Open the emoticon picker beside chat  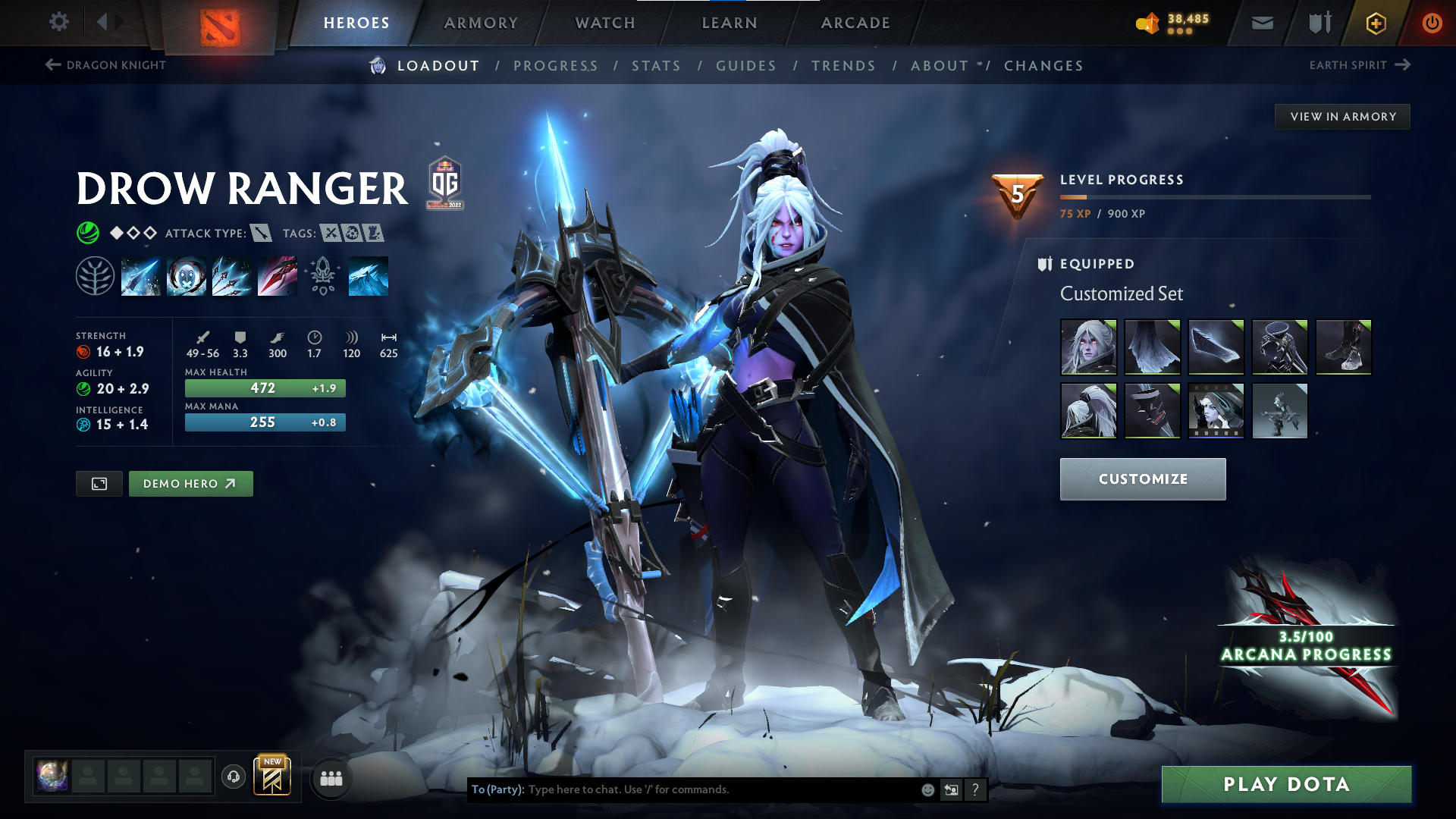pyautogui.click(x=927, y=789)
